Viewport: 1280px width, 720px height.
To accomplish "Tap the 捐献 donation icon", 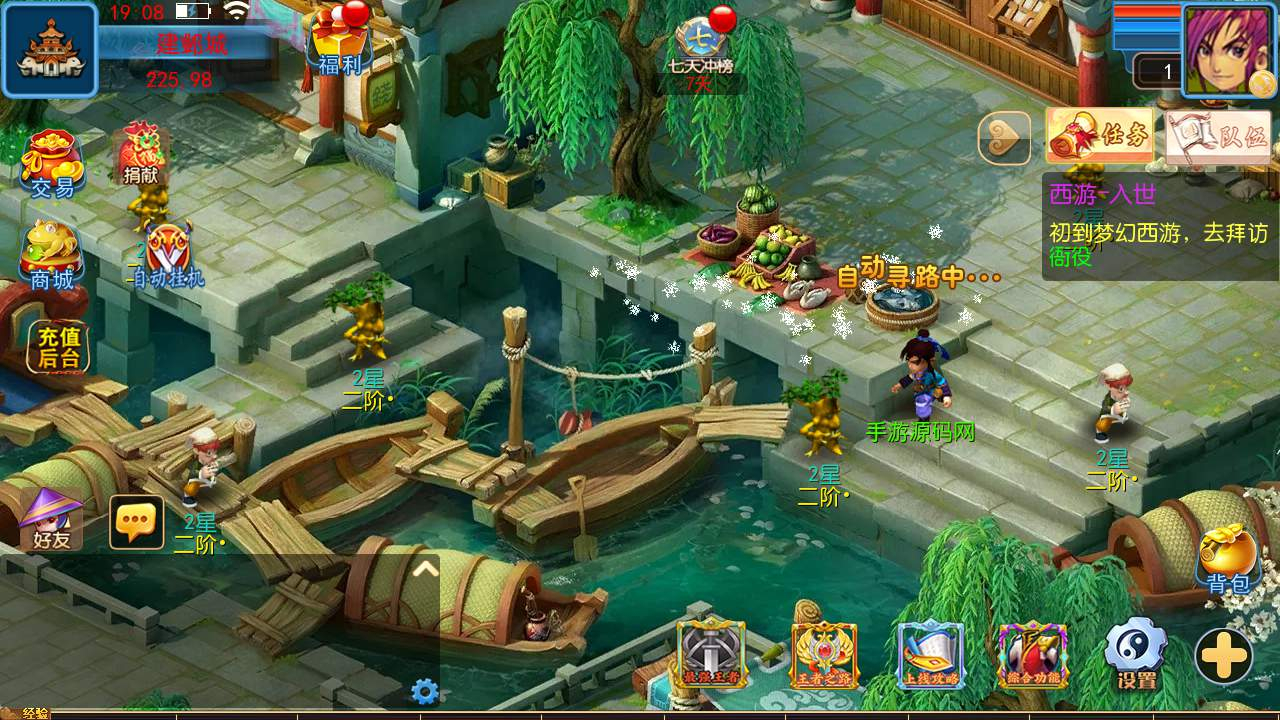I will click(x=142, y=155).
